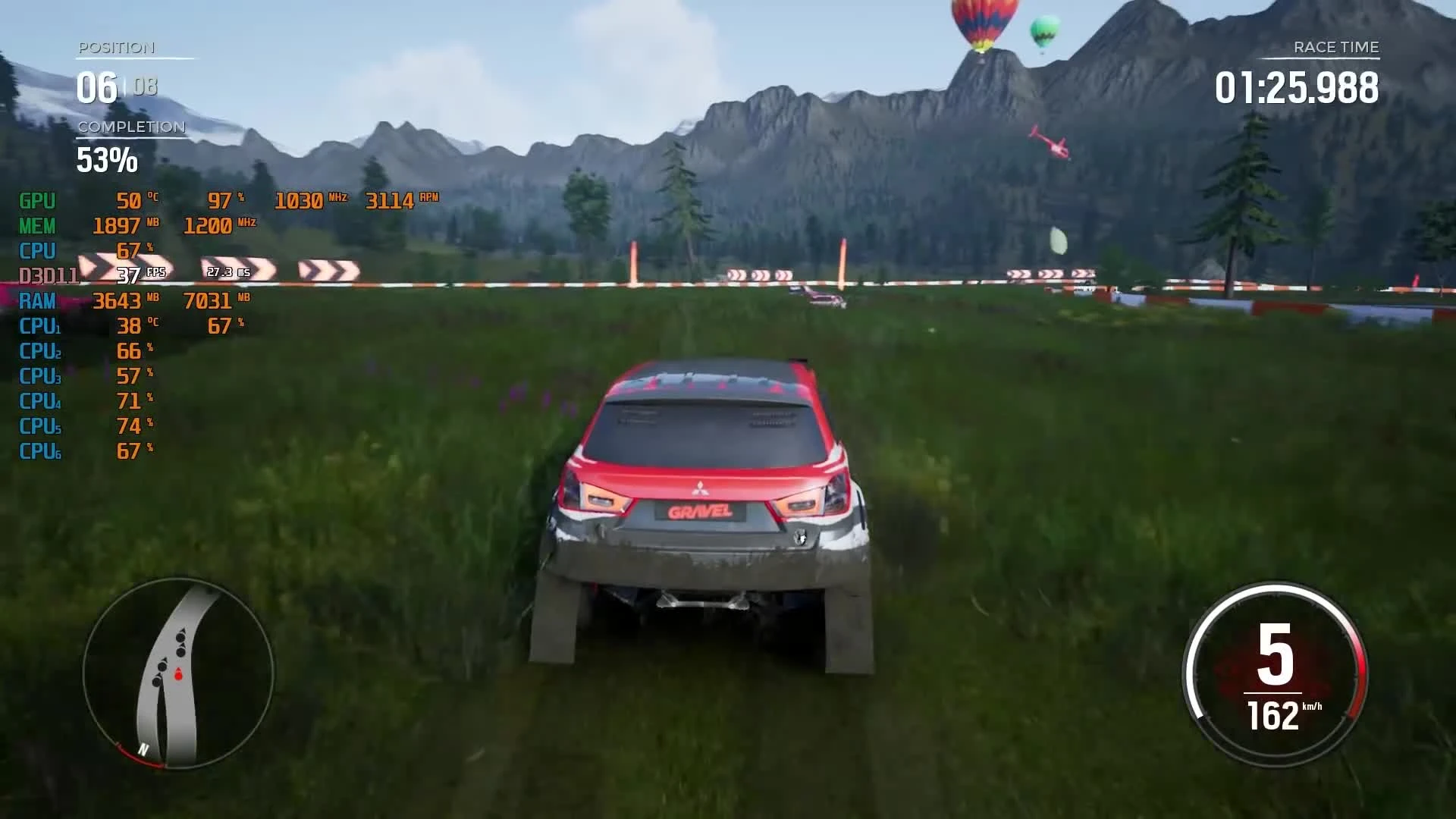Toggle the GPU stats overlay line
This screenshot has width=1456, height=819.
click(x=36, y=201)
